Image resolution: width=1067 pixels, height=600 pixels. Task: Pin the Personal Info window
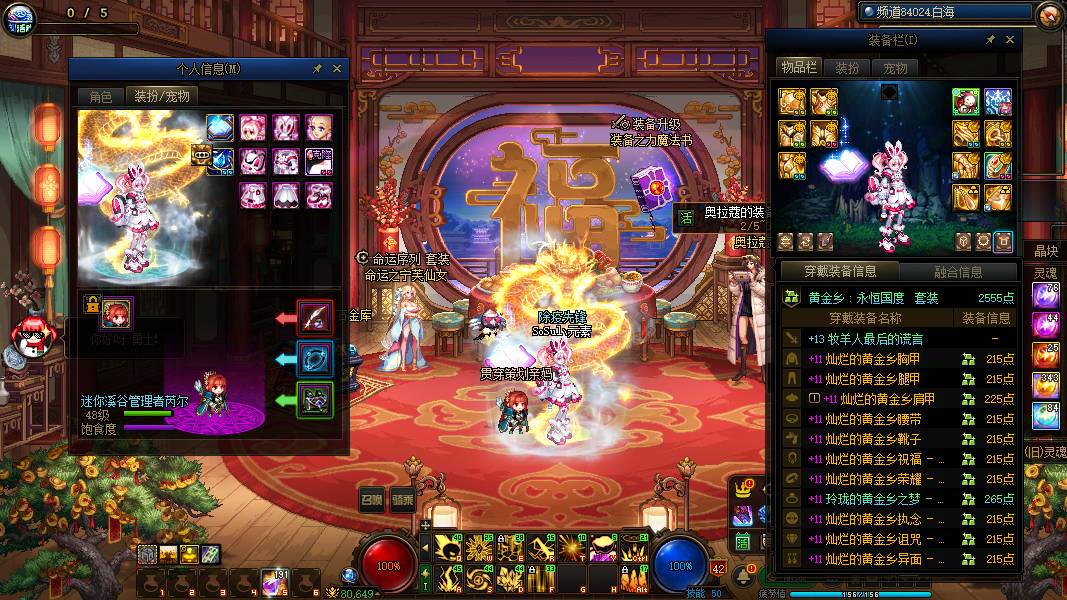[318, 69]
